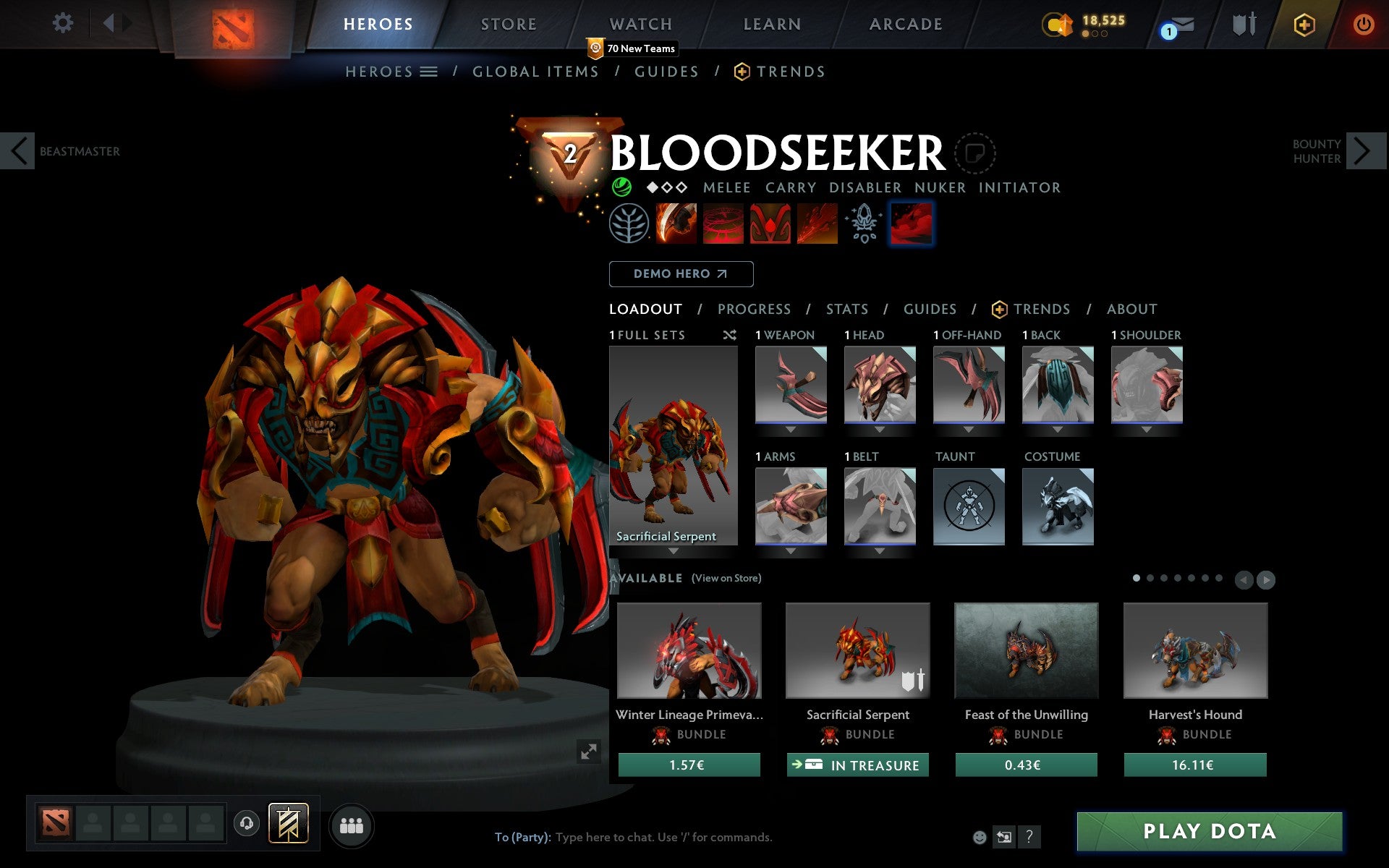Toggle the shuffle icon next to Full Sets
The image size is (1389, 868).
click(x=729, y=335)
